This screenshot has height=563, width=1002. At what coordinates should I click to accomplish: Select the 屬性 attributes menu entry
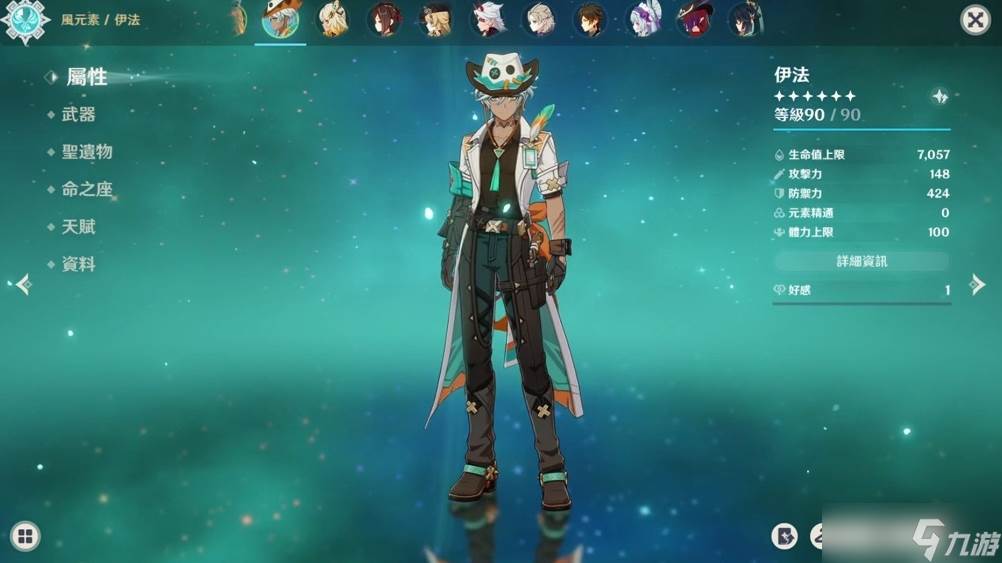coord(86,77)
